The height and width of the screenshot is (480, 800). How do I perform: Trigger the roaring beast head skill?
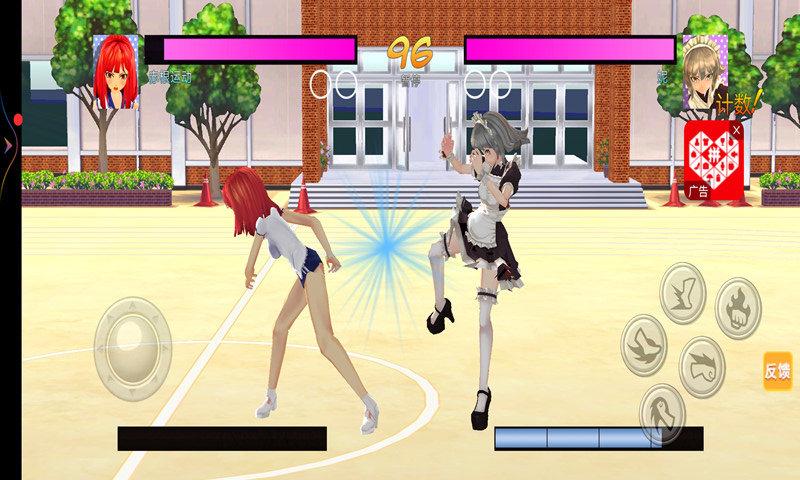702,365
